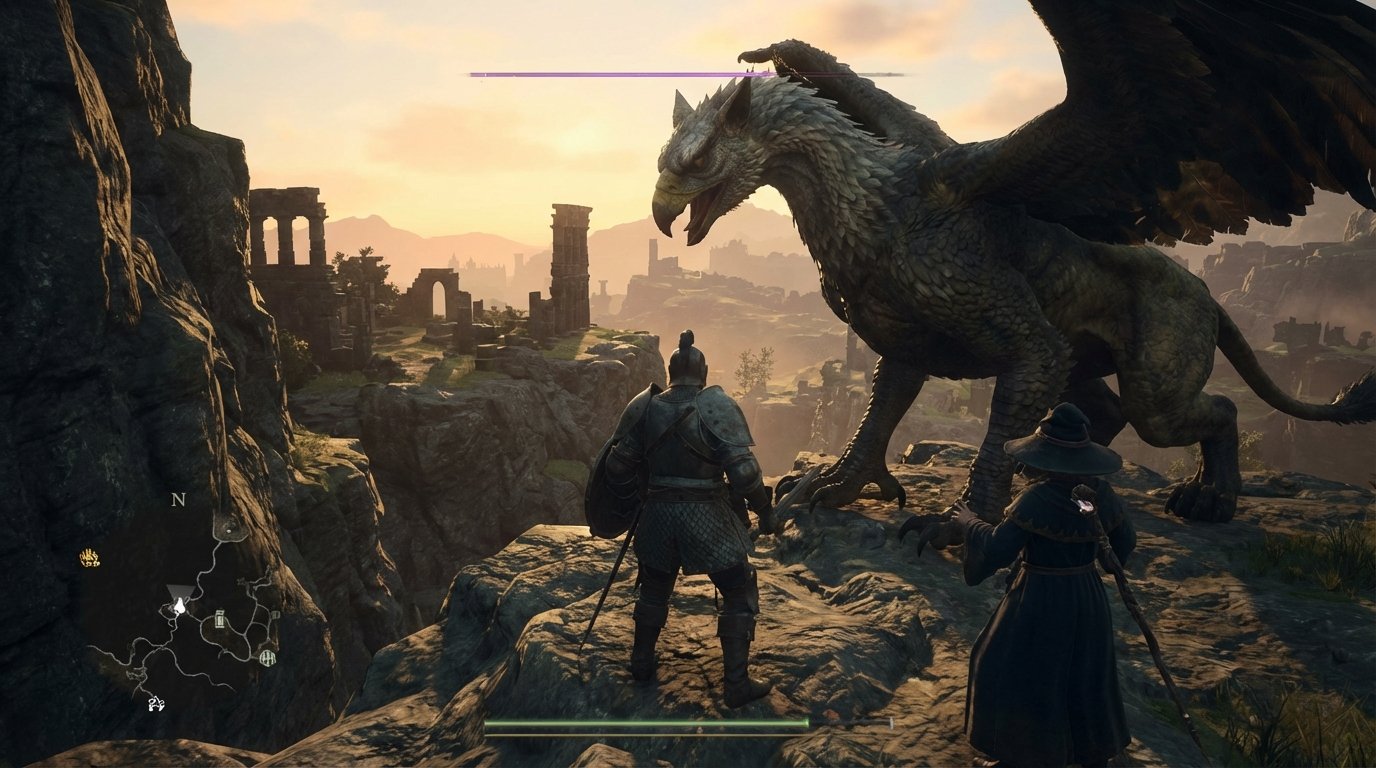Click the N compass marker above the minimap

[178, 500]
